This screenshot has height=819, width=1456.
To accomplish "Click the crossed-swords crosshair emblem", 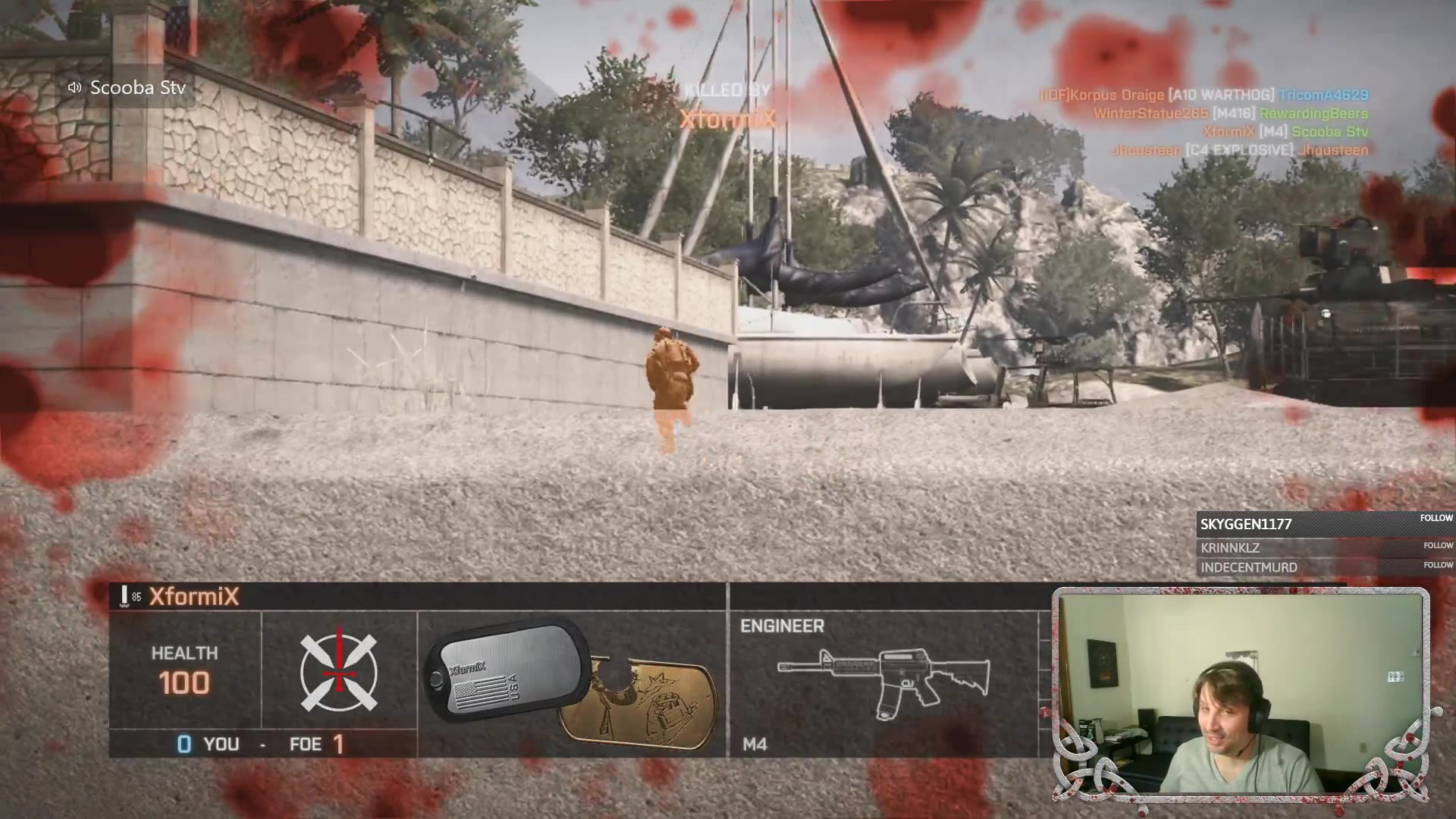I will click(338, 673).
